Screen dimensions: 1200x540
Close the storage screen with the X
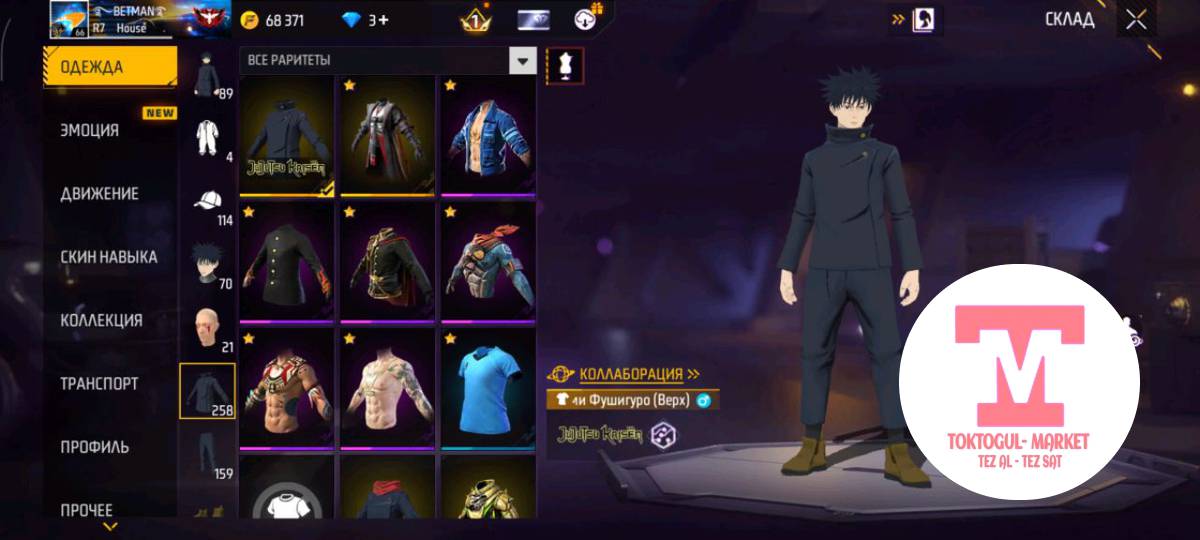coord(1136,20)
